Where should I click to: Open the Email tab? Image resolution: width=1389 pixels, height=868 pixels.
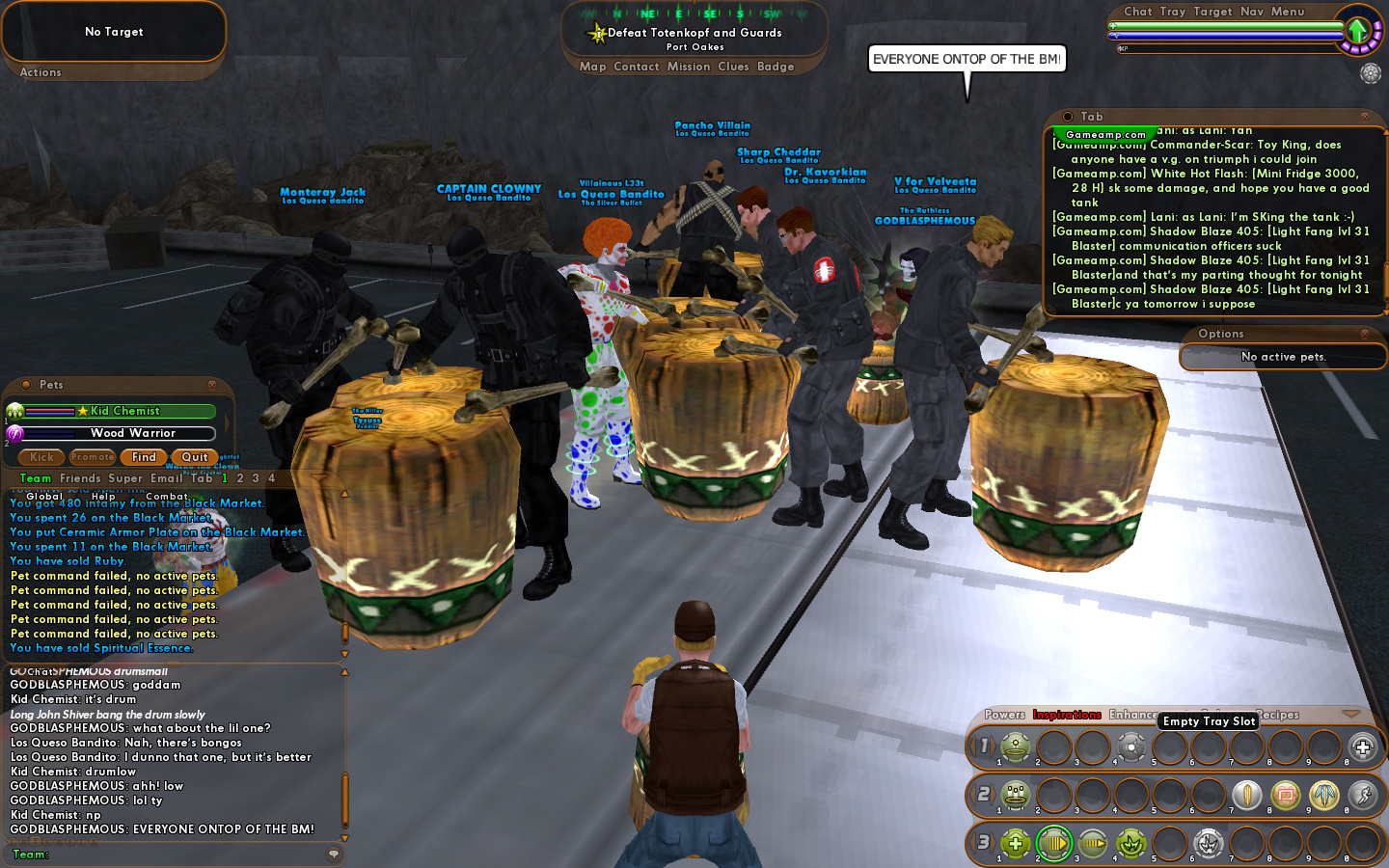pos(166,478)
